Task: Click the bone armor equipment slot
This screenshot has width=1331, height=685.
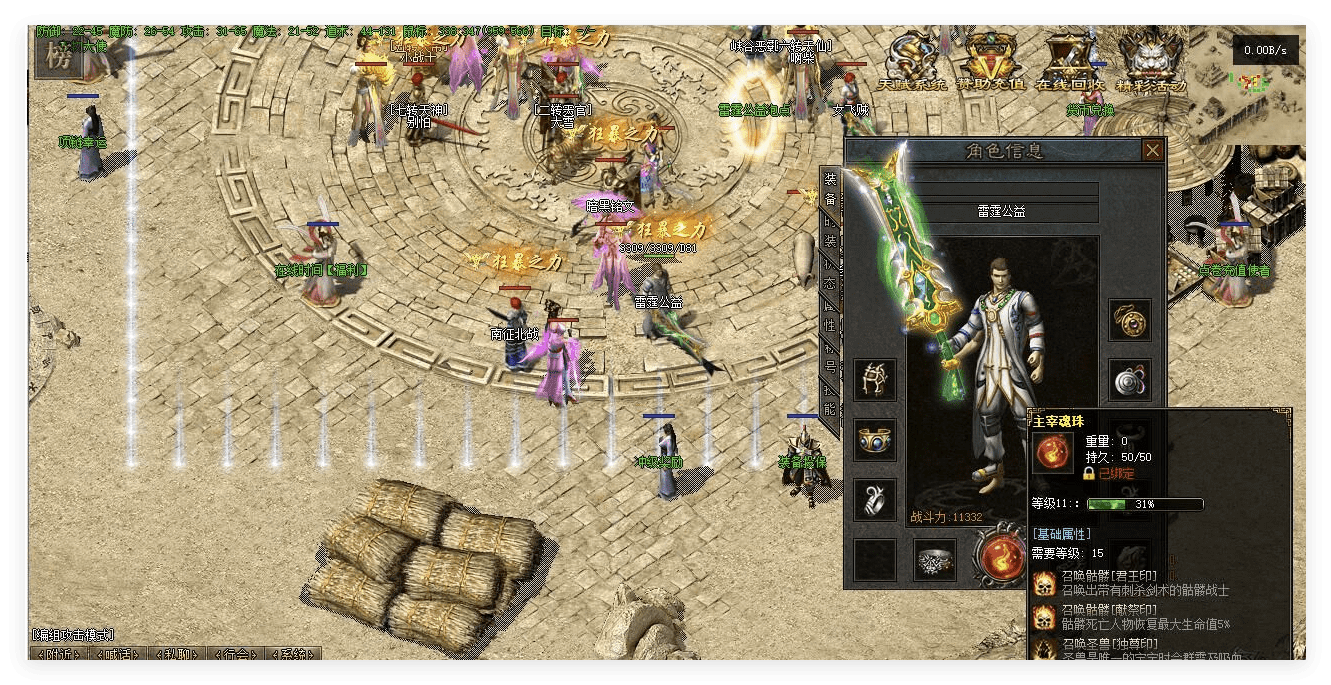Action: (875, 380)
